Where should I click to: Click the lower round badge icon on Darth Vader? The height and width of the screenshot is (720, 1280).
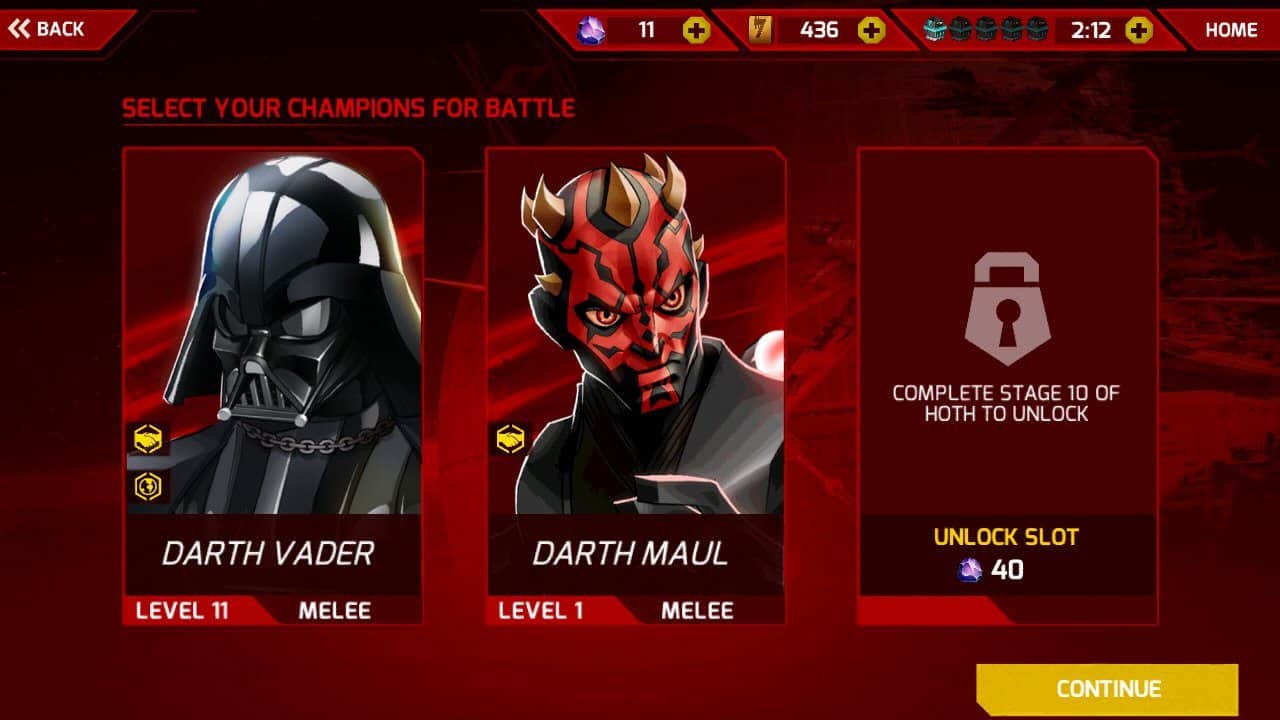coord(148,487)
